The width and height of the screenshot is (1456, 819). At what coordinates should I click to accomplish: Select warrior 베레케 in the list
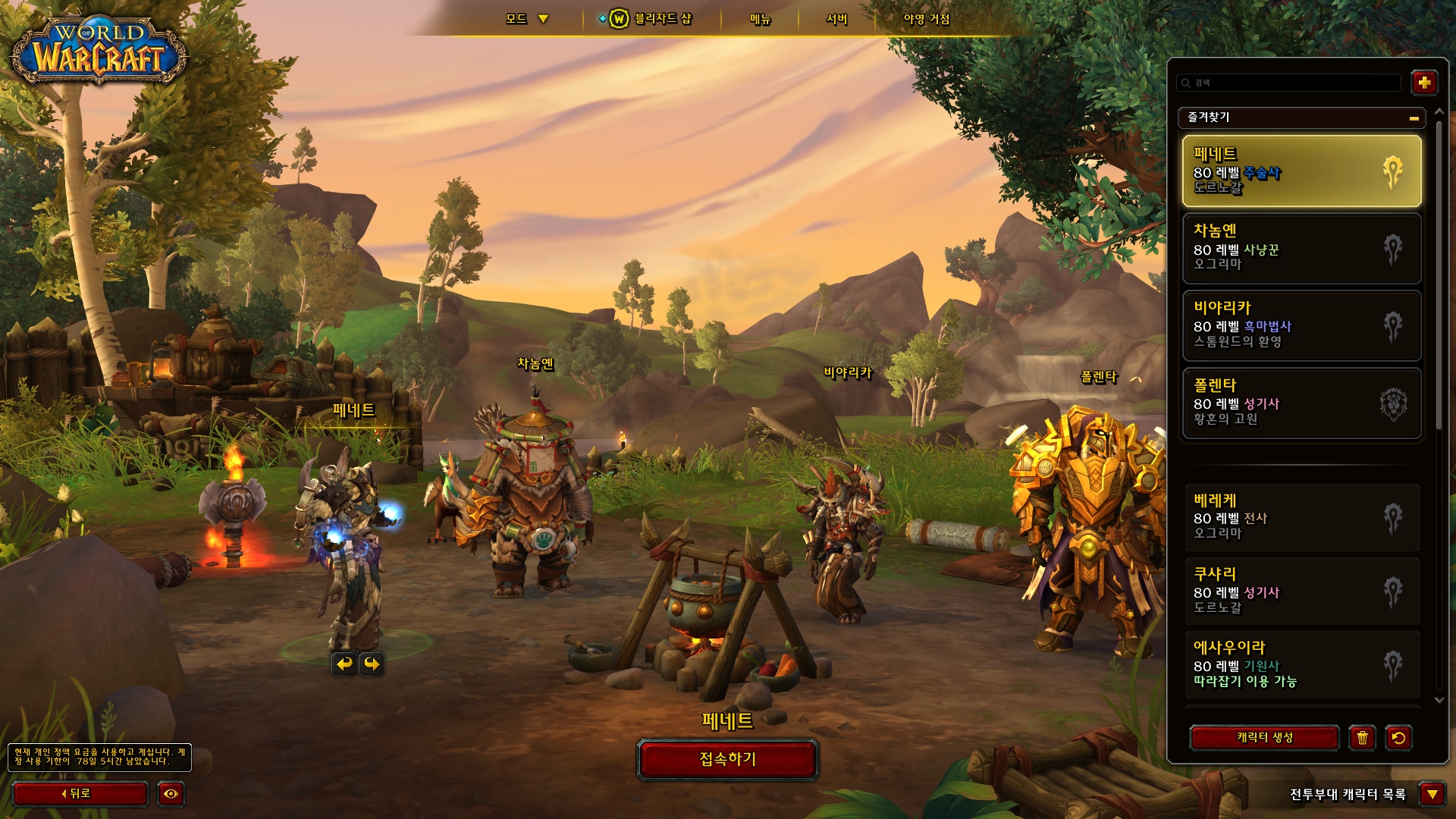(1301, 518)
